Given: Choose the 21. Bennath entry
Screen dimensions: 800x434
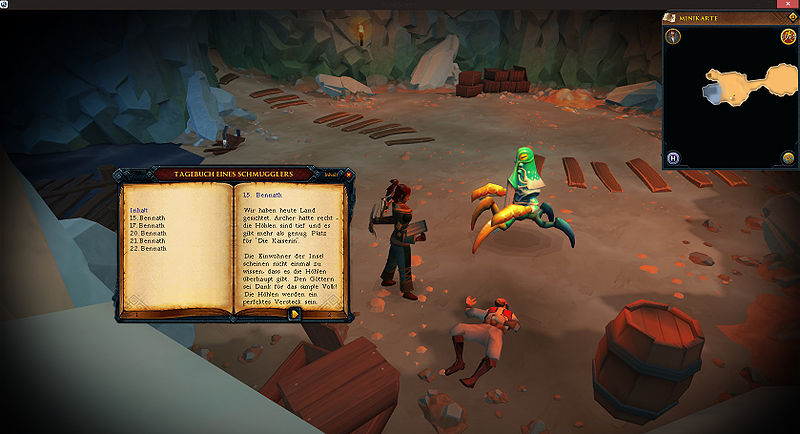Looking at the screenshot, I should (x=147, y=240).
